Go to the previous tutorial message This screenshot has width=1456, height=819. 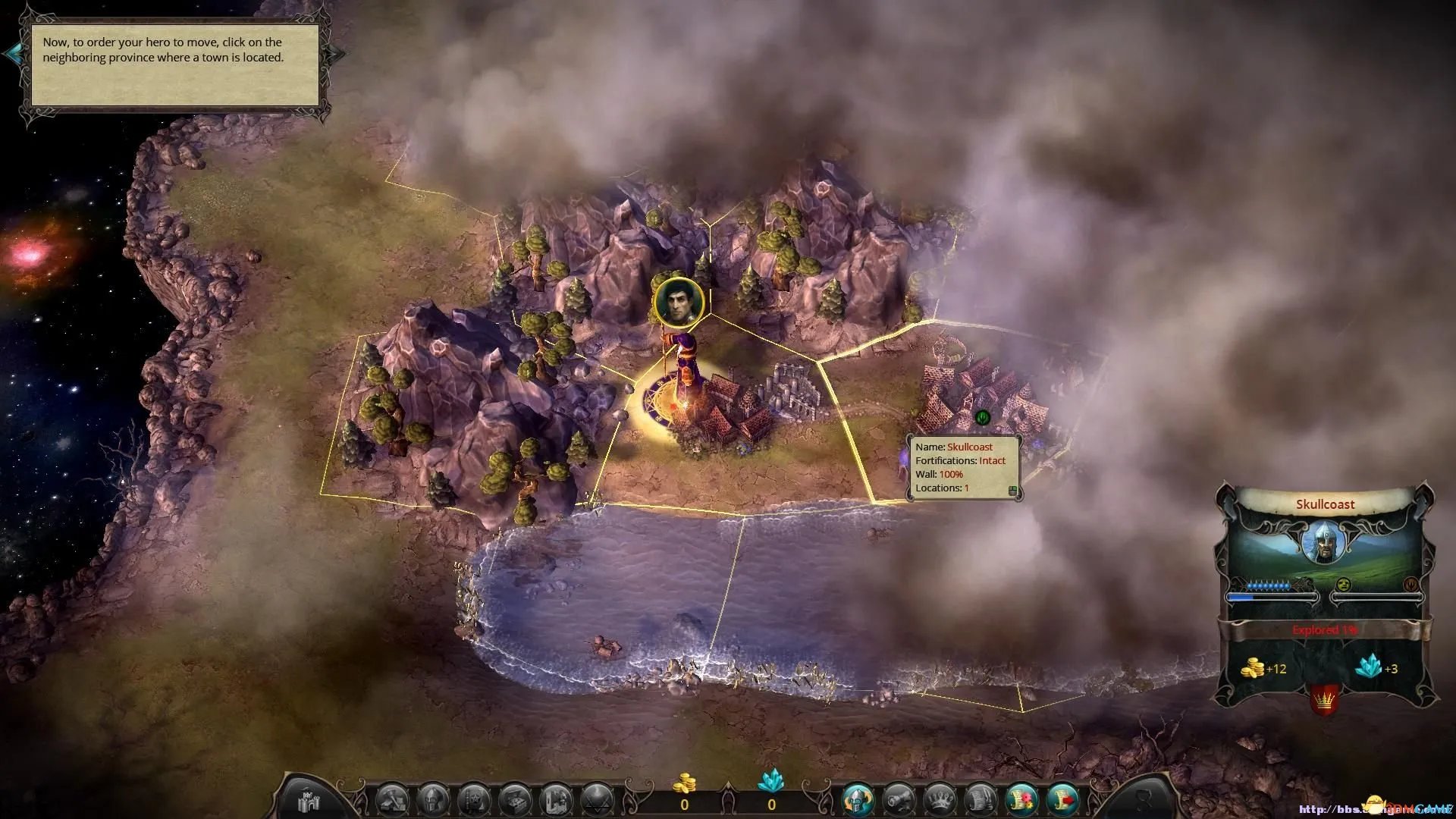pyautogui.click(x=14, y=54)
